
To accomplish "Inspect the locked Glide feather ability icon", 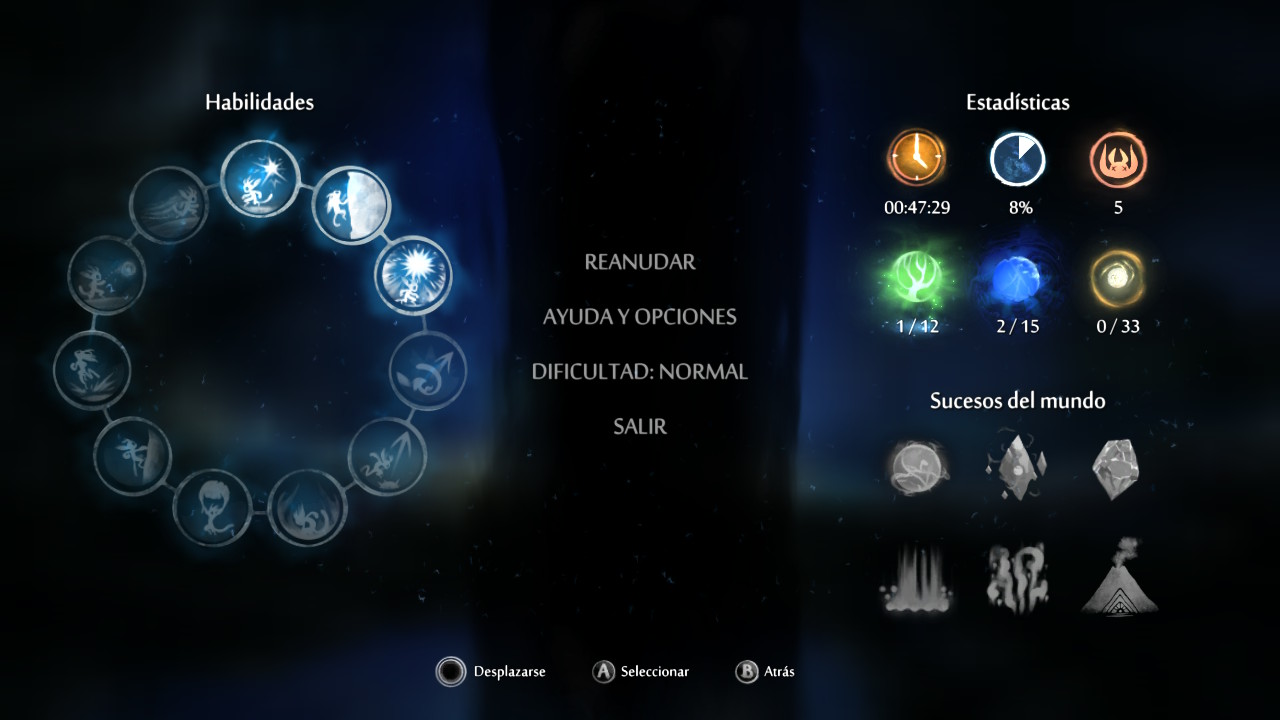I will click(213, 507).
